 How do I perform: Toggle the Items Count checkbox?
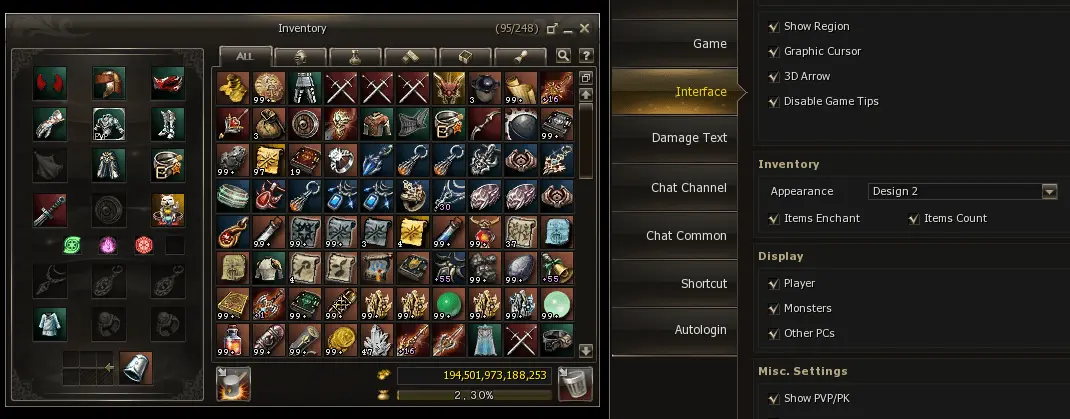[913, 218]
